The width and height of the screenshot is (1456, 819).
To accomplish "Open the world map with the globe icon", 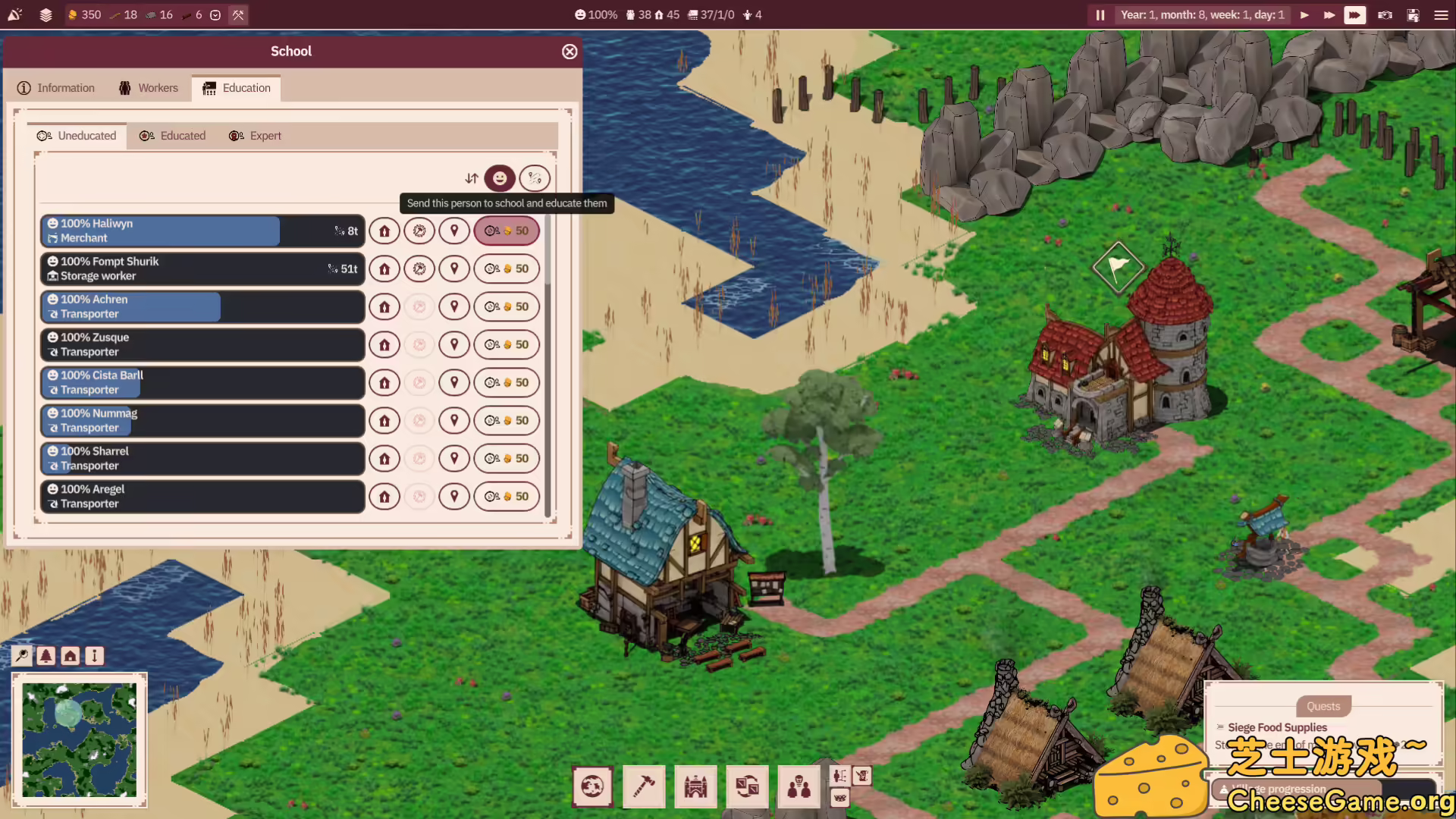I will [592, 786].
